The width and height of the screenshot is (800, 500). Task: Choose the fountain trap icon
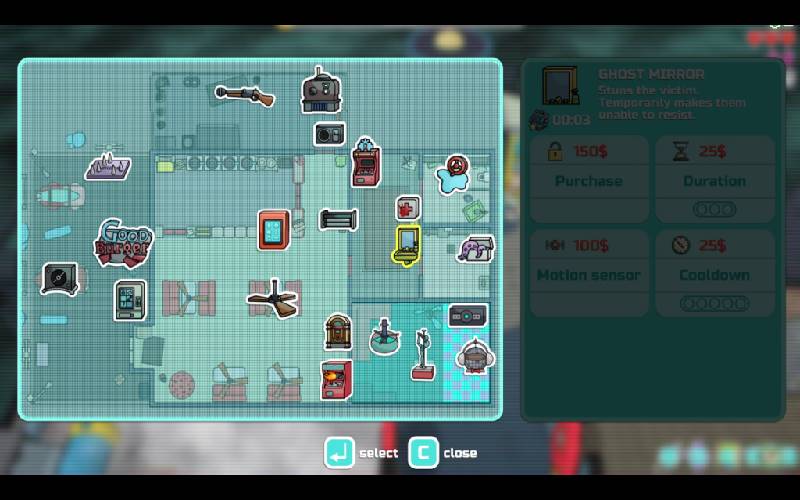(383, 337)
